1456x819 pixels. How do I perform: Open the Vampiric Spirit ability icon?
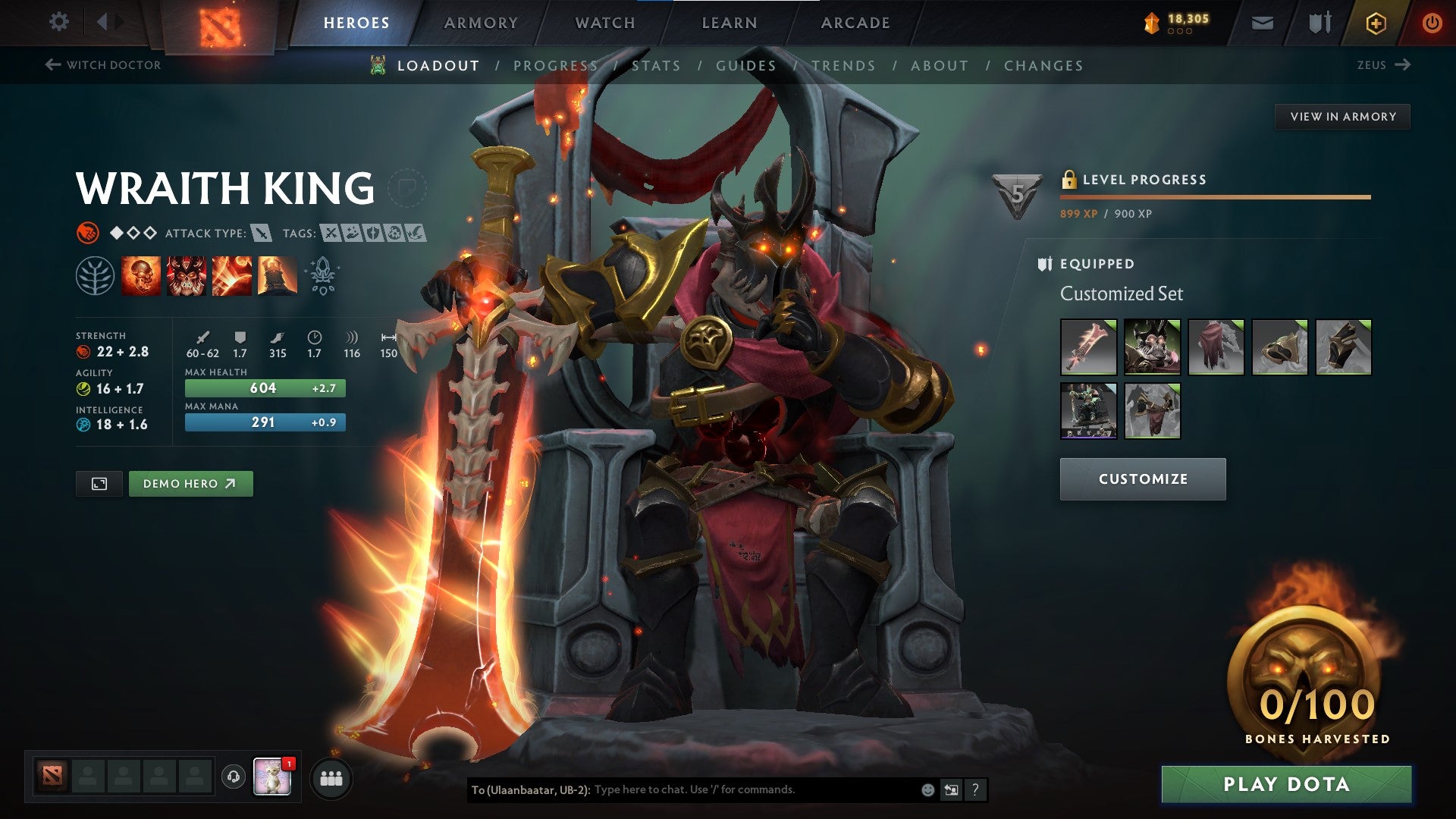(x=187, y=277)
